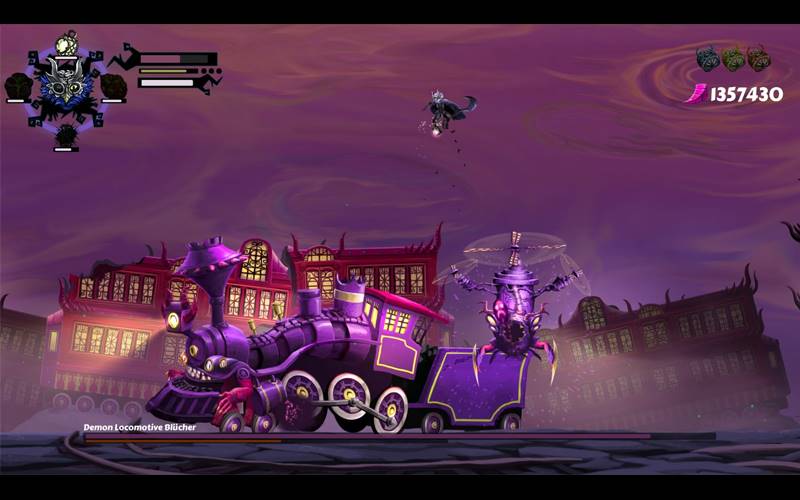Activate the spiky dark ability slot
The width and height of the screenshot is (800, 500).
point(66,134)
